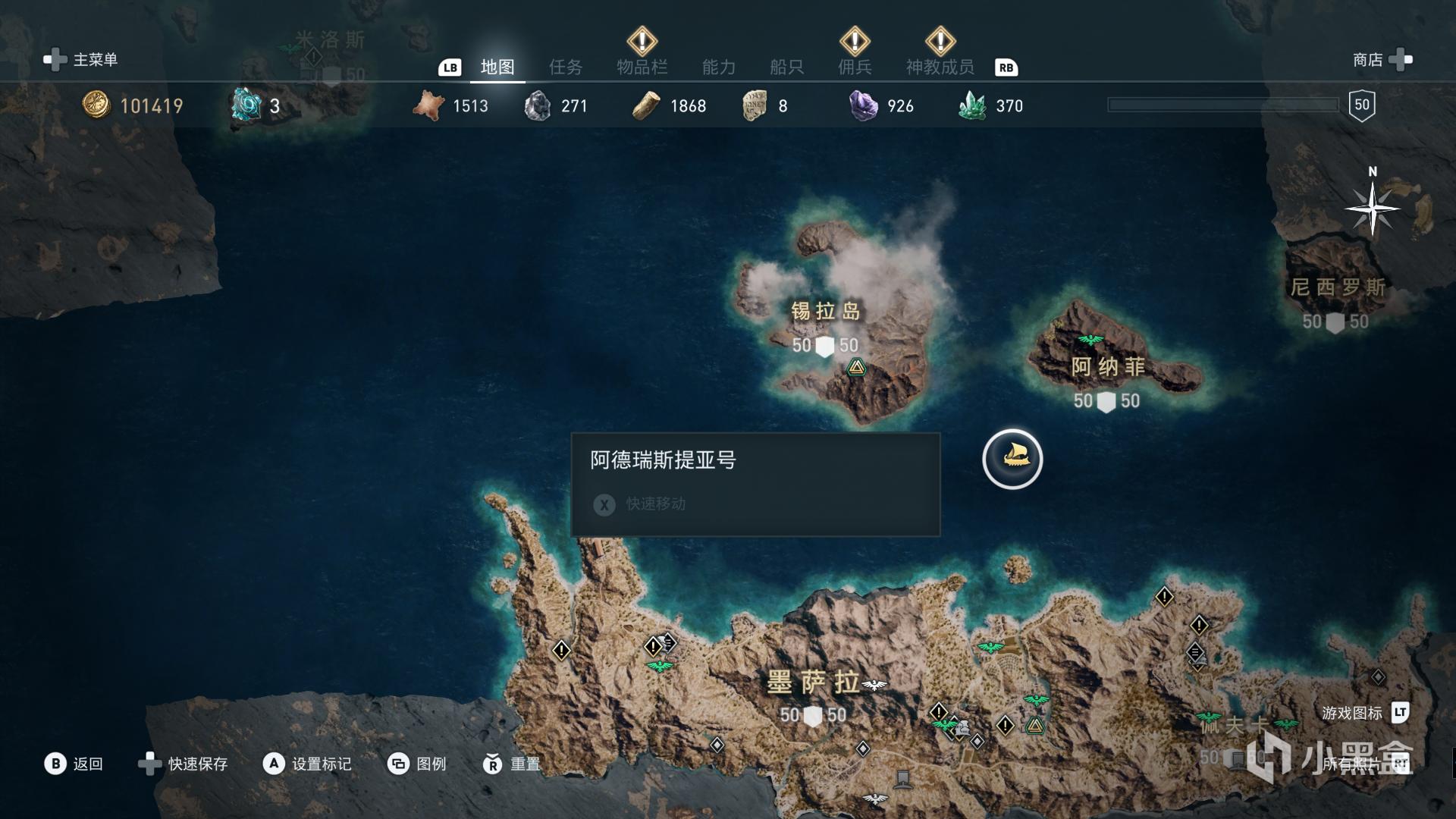The width and height of the screenshot is (1456, 819).
Task: Select the 阿纳菲 Anaphi island label
Action: tap(1107, 367)
